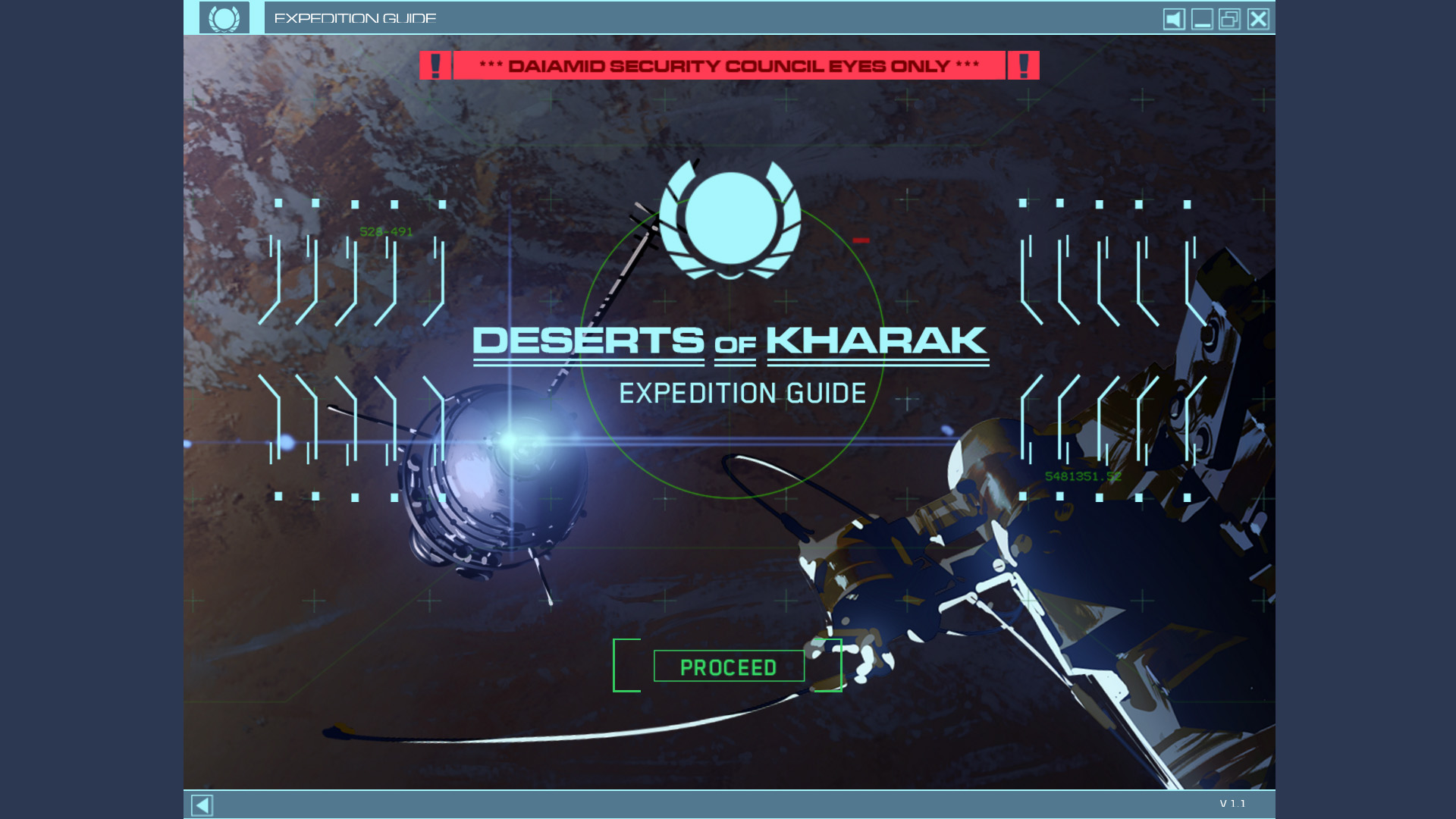Screen dimensions: 1456x819
Task: Click the left red exclamation warning icon
Action: pyautogui.click(x=436, y=65)
